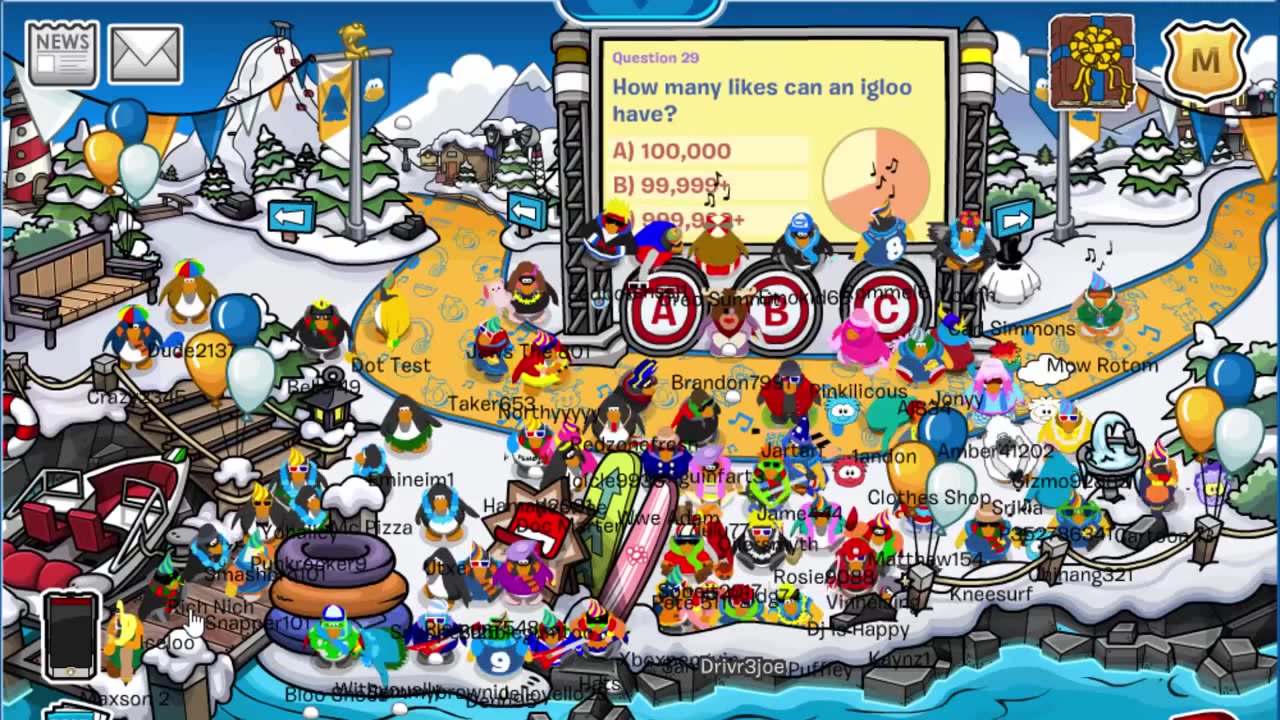
Task: Open the mail envelope inbox
Action: click(145, 55)
